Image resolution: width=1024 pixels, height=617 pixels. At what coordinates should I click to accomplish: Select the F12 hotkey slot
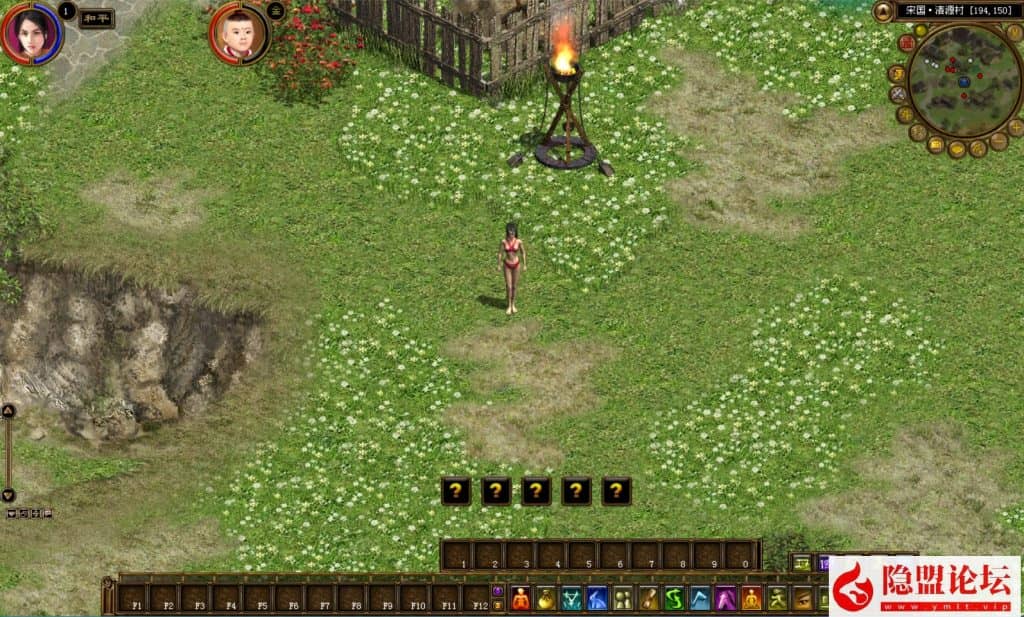[479, 598]
